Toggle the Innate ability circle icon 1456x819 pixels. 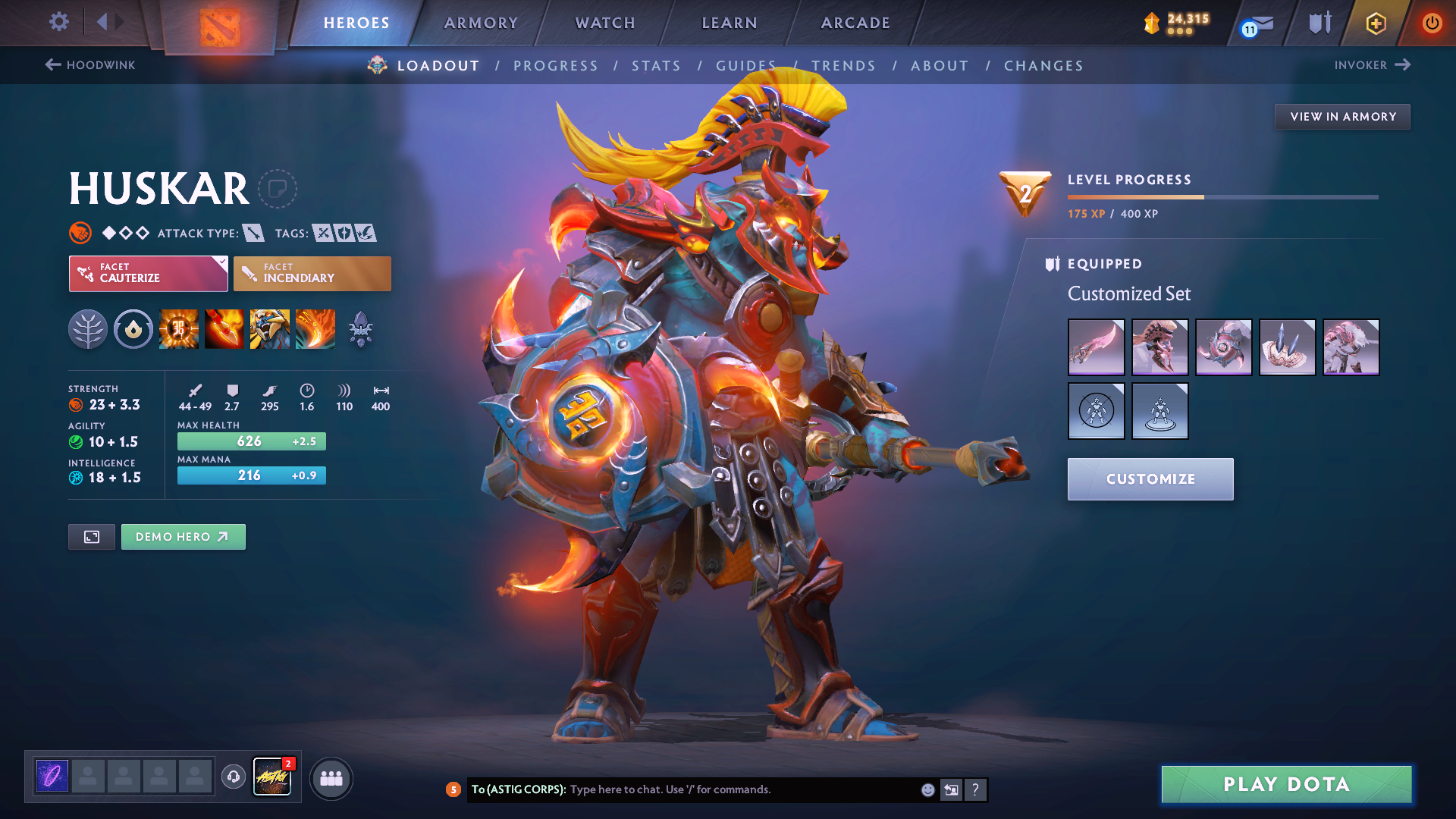[x=133, y=329]
